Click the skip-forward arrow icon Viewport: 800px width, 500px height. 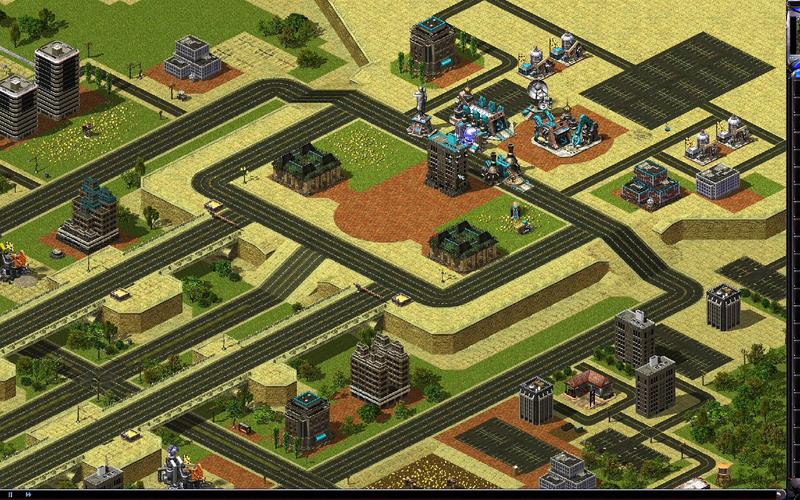28,495
